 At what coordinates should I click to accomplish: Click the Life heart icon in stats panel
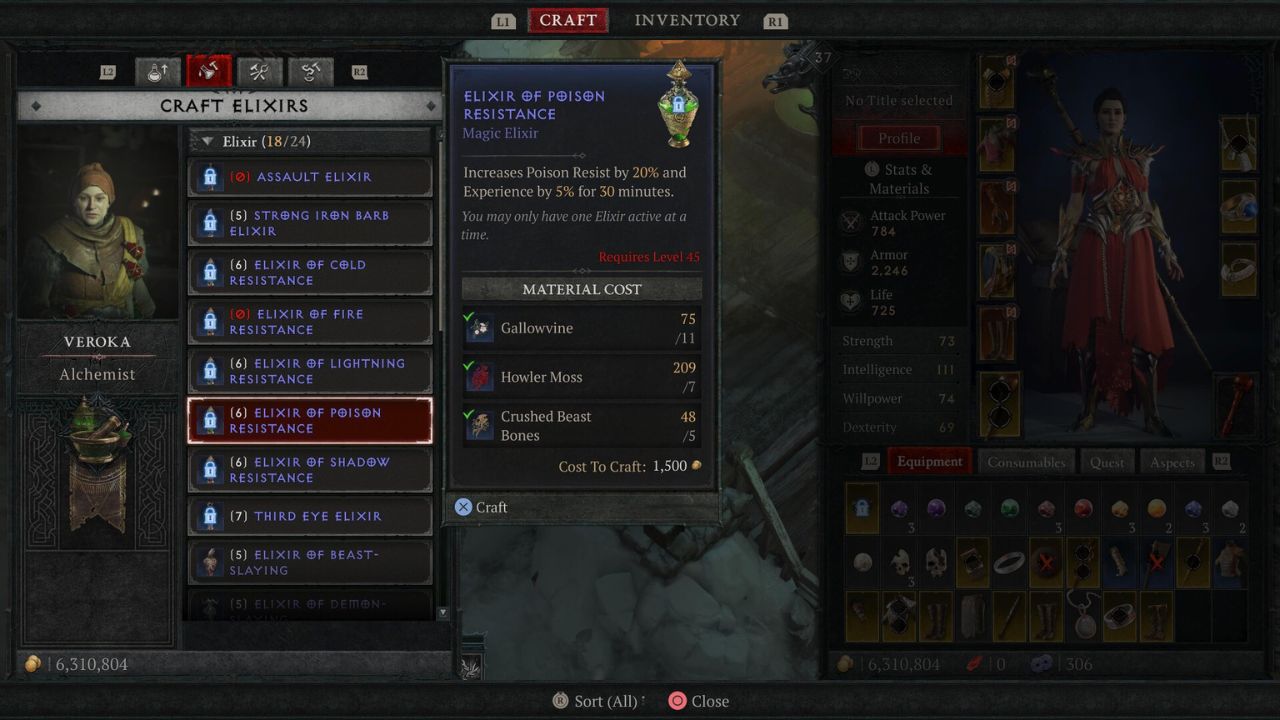point(852,301)
